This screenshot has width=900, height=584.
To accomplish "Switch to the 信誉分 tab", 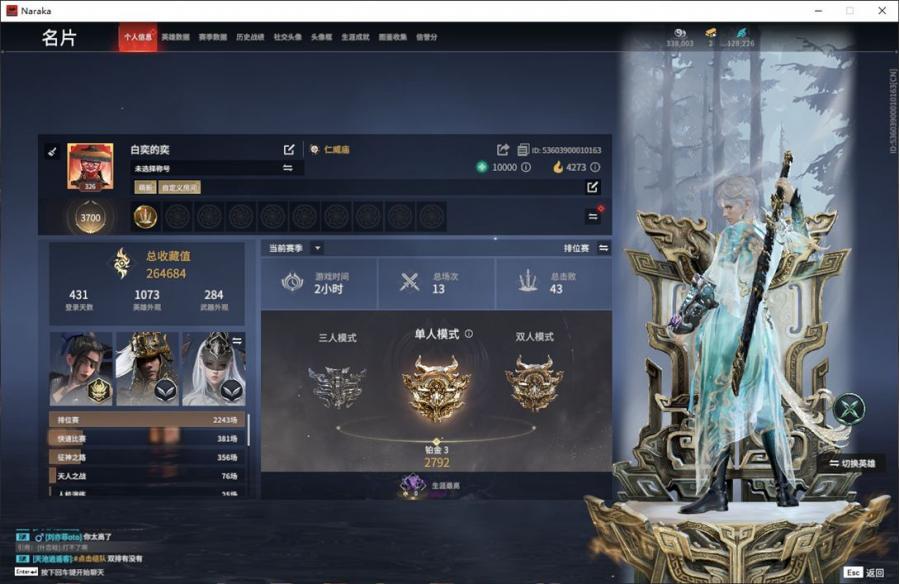I will (427, 37).
